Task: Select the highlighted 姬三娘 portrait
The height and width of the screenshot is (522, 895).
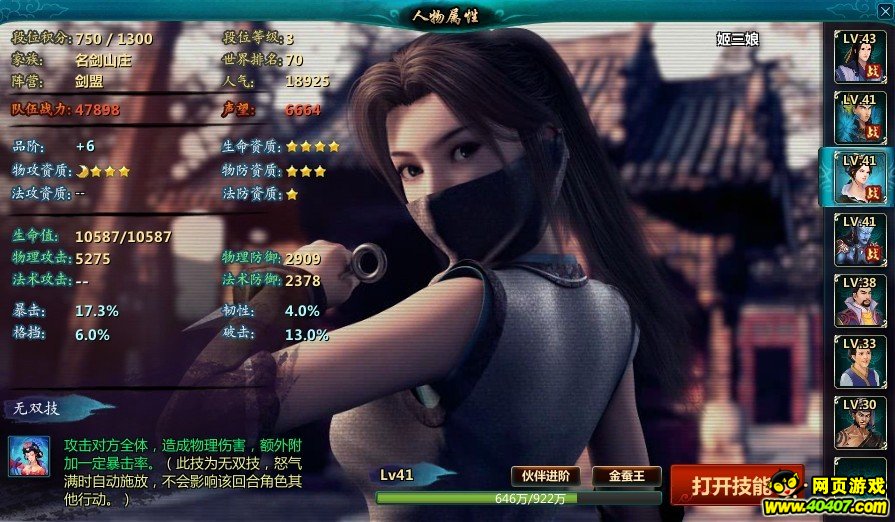Action: point(859,178)
